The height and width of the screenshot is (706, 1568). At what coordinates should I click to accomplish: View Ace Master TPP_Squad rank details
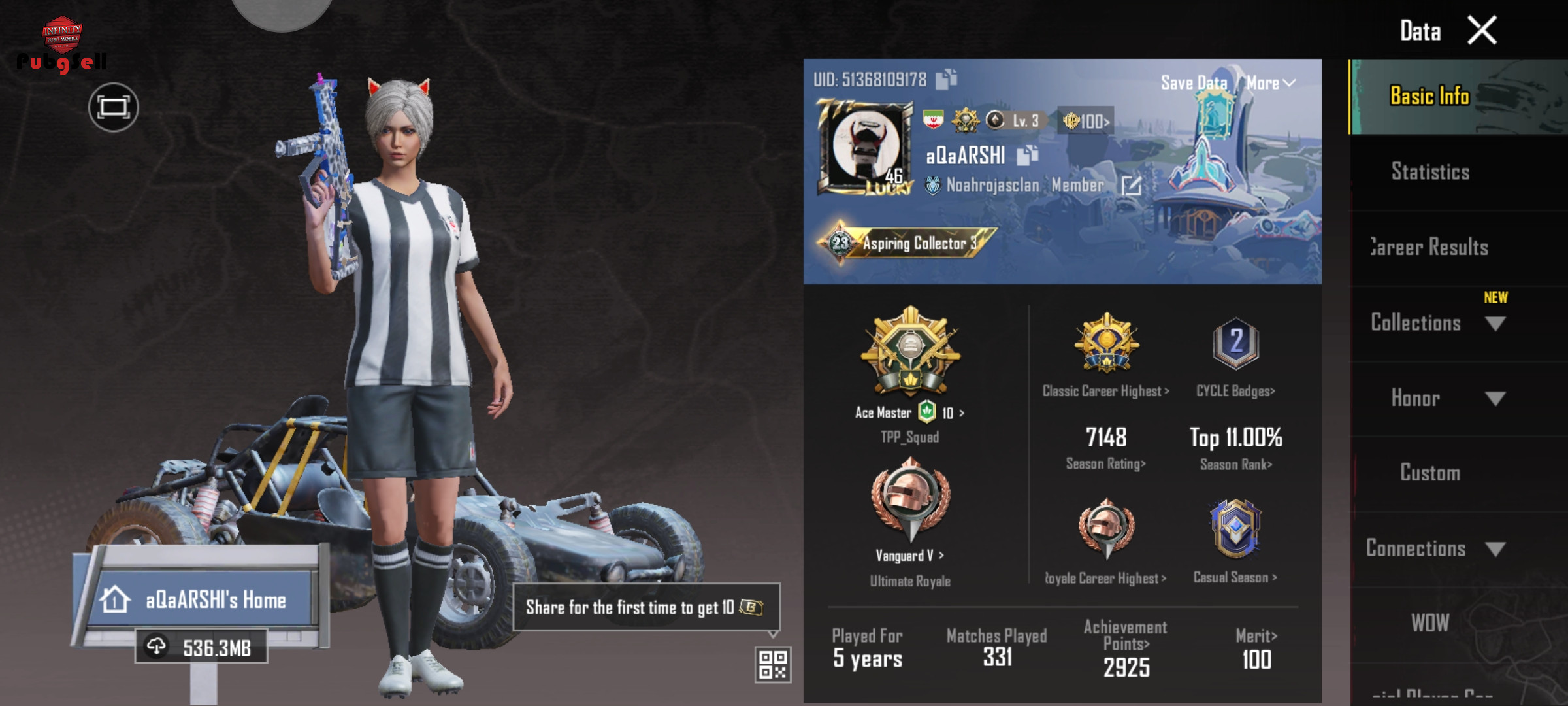pyautogui.click(x=909, y=412)
